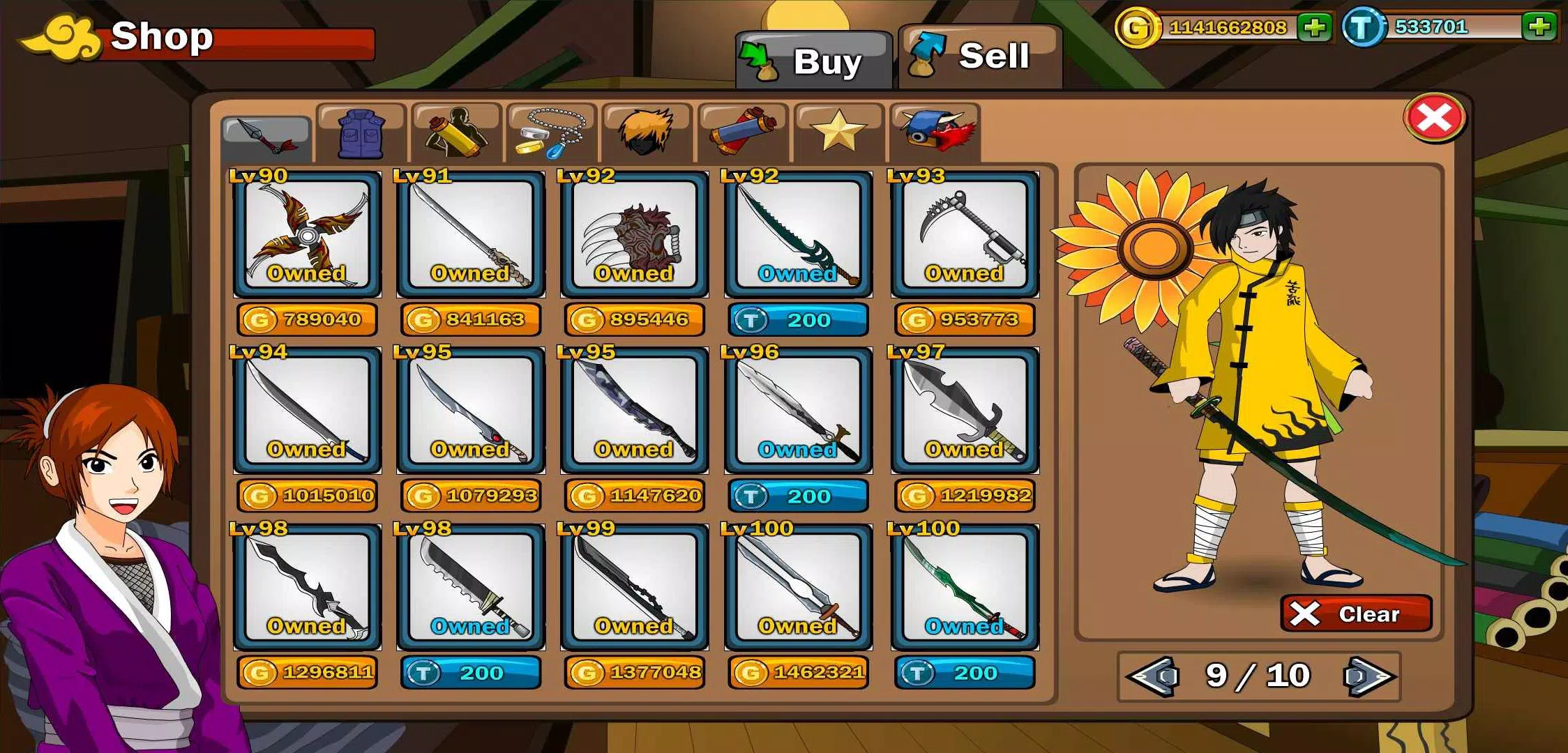The image size is (1568, 753).
Task: Switch to the orange hair category
Action: (647, 132)
